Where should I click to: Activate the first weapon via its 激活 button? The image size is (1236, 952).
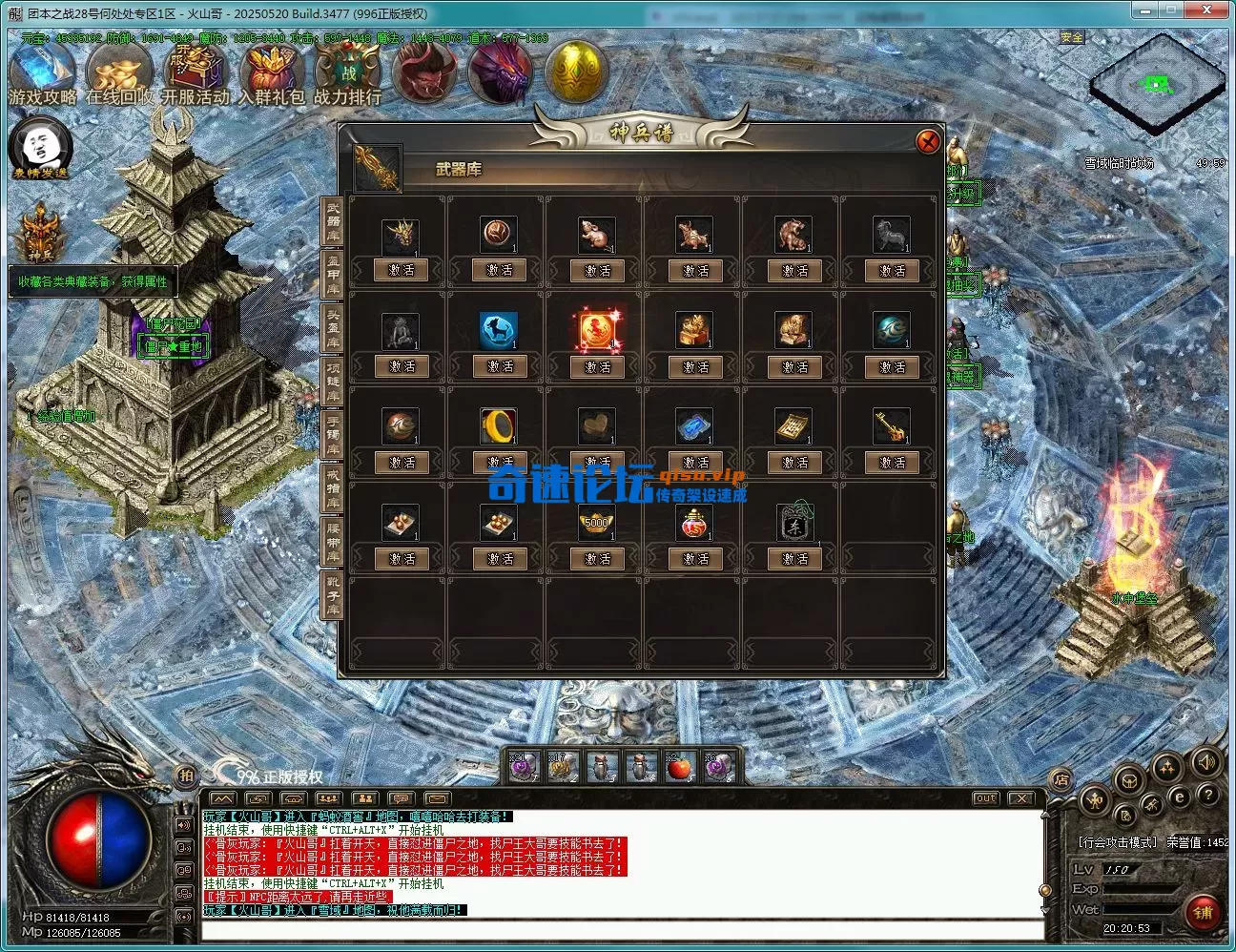(x=402, y=271)
